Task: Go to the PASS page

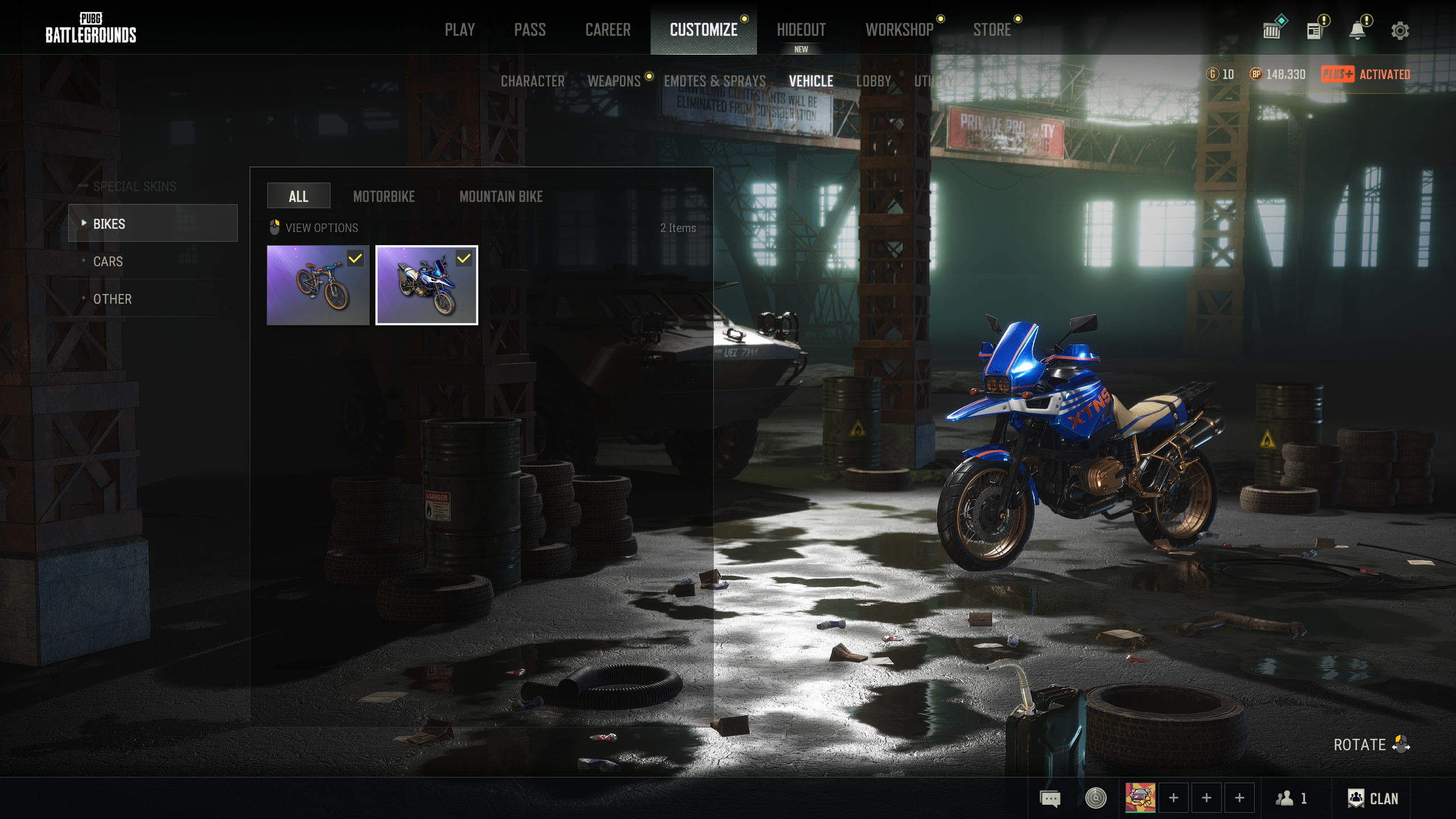Action: (530, 30)
